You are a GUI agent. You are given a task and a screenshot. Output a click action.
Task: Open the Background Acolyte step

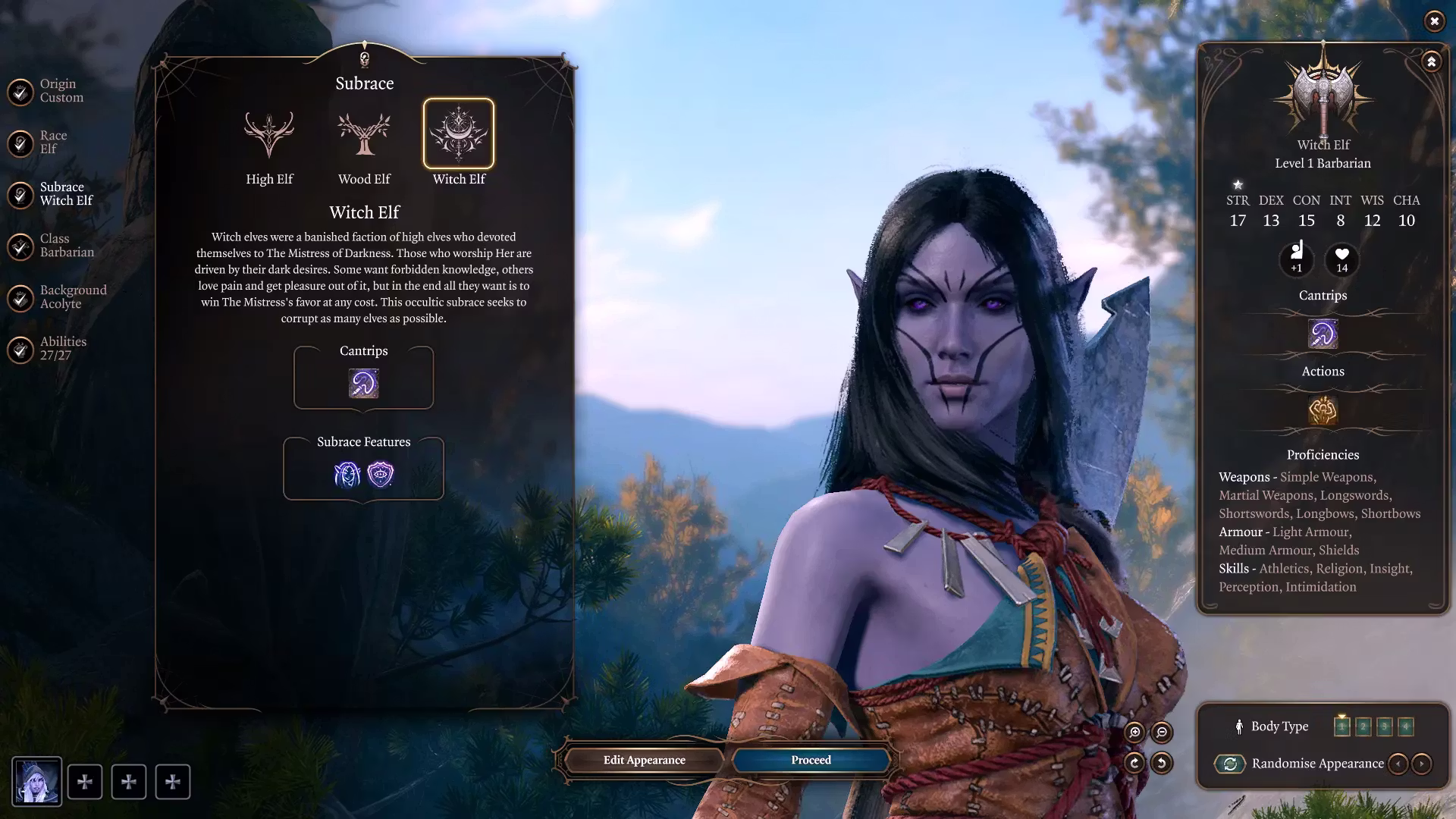(x=21, y=297)
